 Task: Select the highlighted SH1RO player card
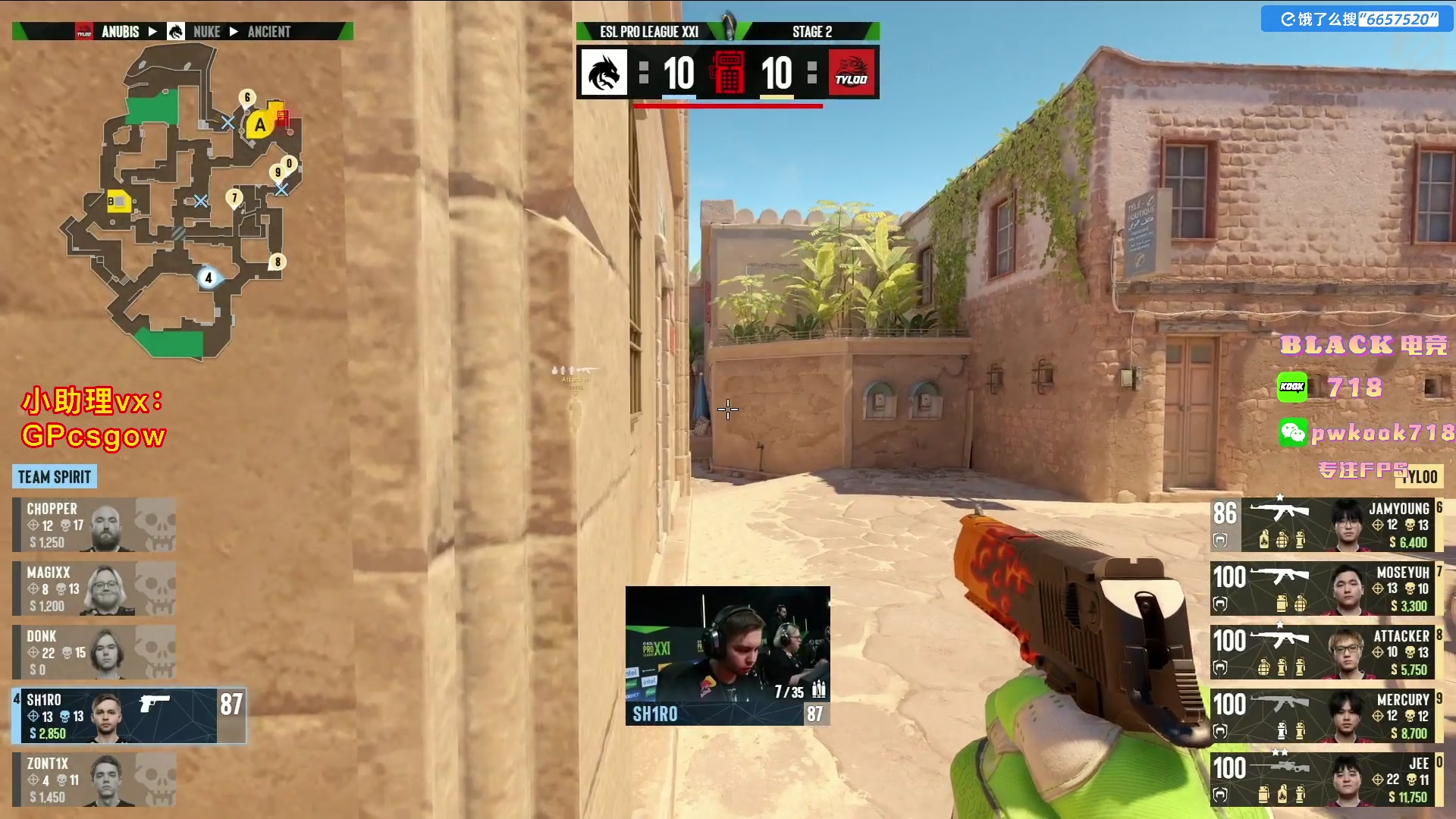127,716
